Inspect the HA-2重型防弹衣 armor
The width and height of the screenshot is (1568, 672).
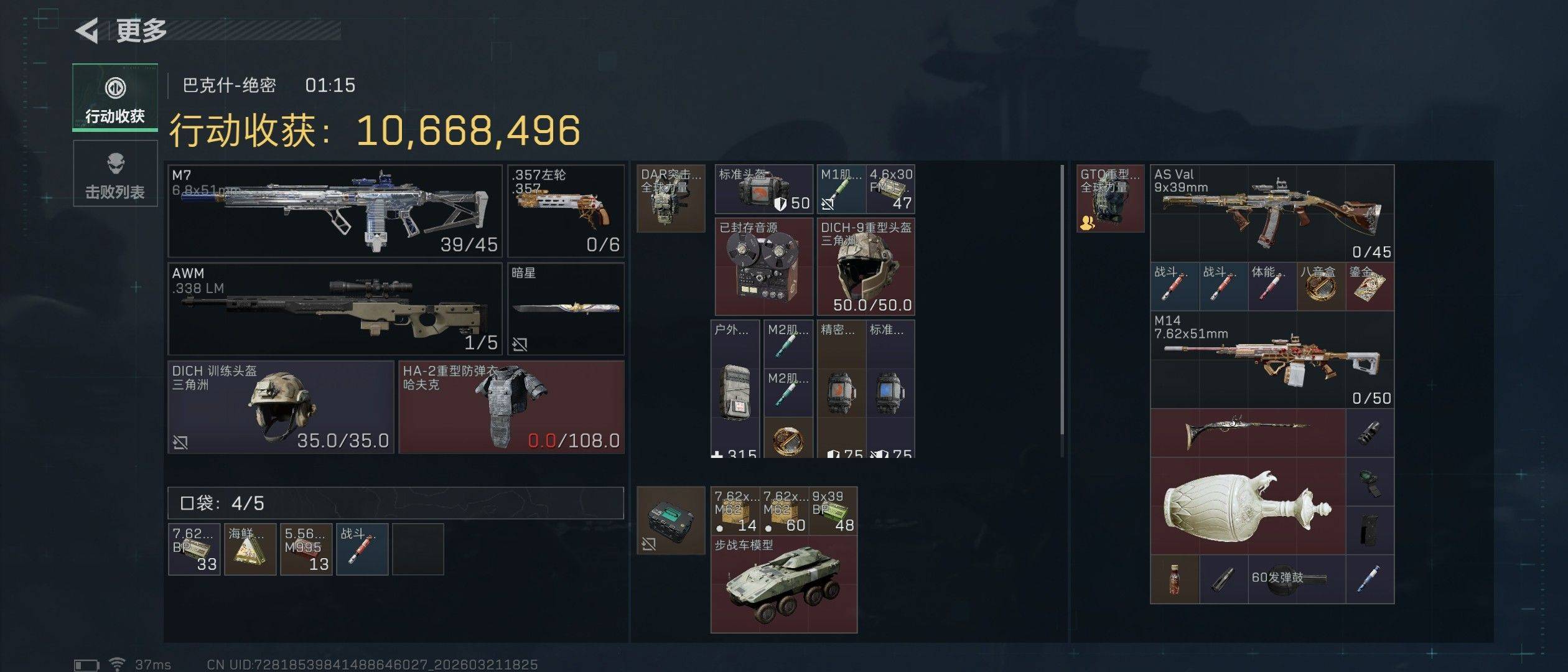pos(511,407)
